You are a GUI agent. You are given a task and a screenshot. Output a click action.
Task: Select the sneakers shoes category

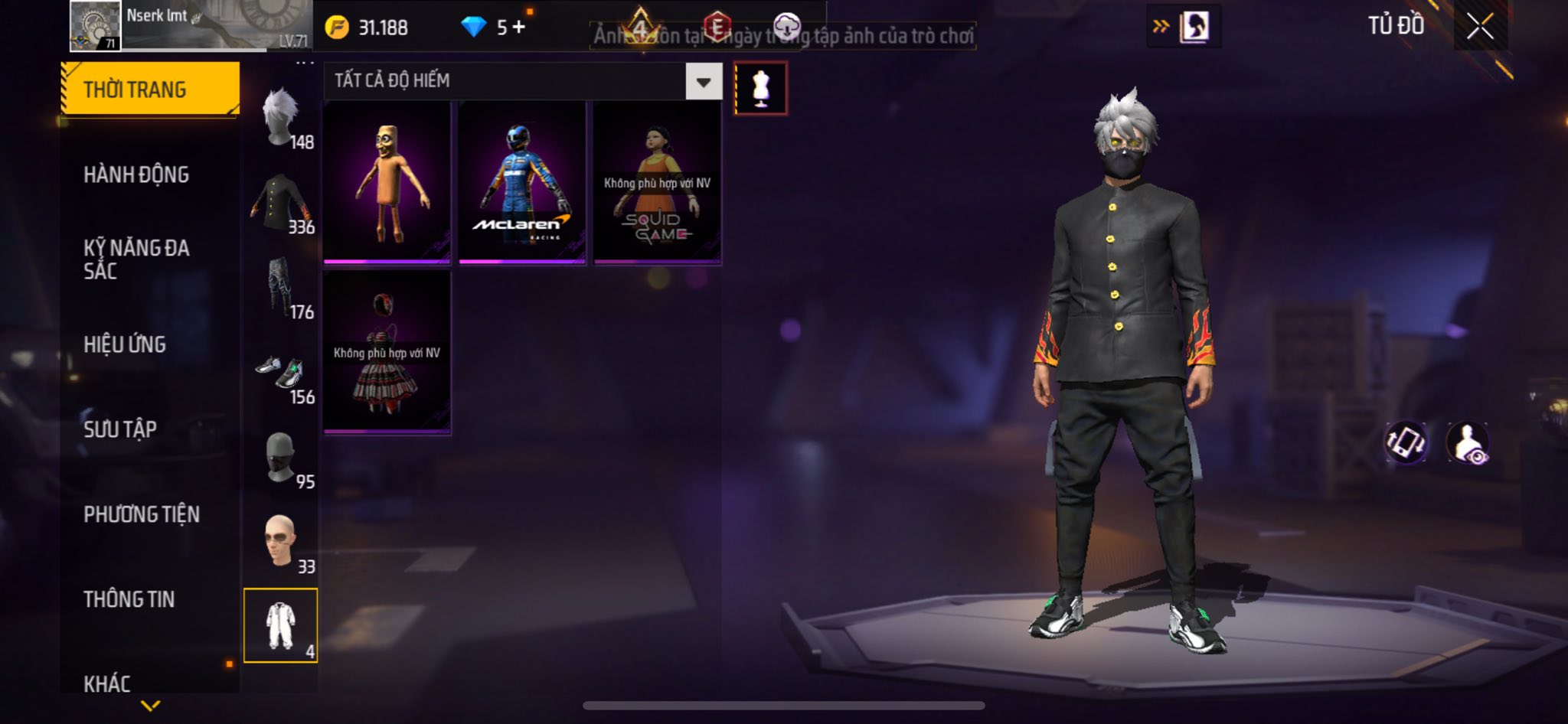[x=282, y=373]
